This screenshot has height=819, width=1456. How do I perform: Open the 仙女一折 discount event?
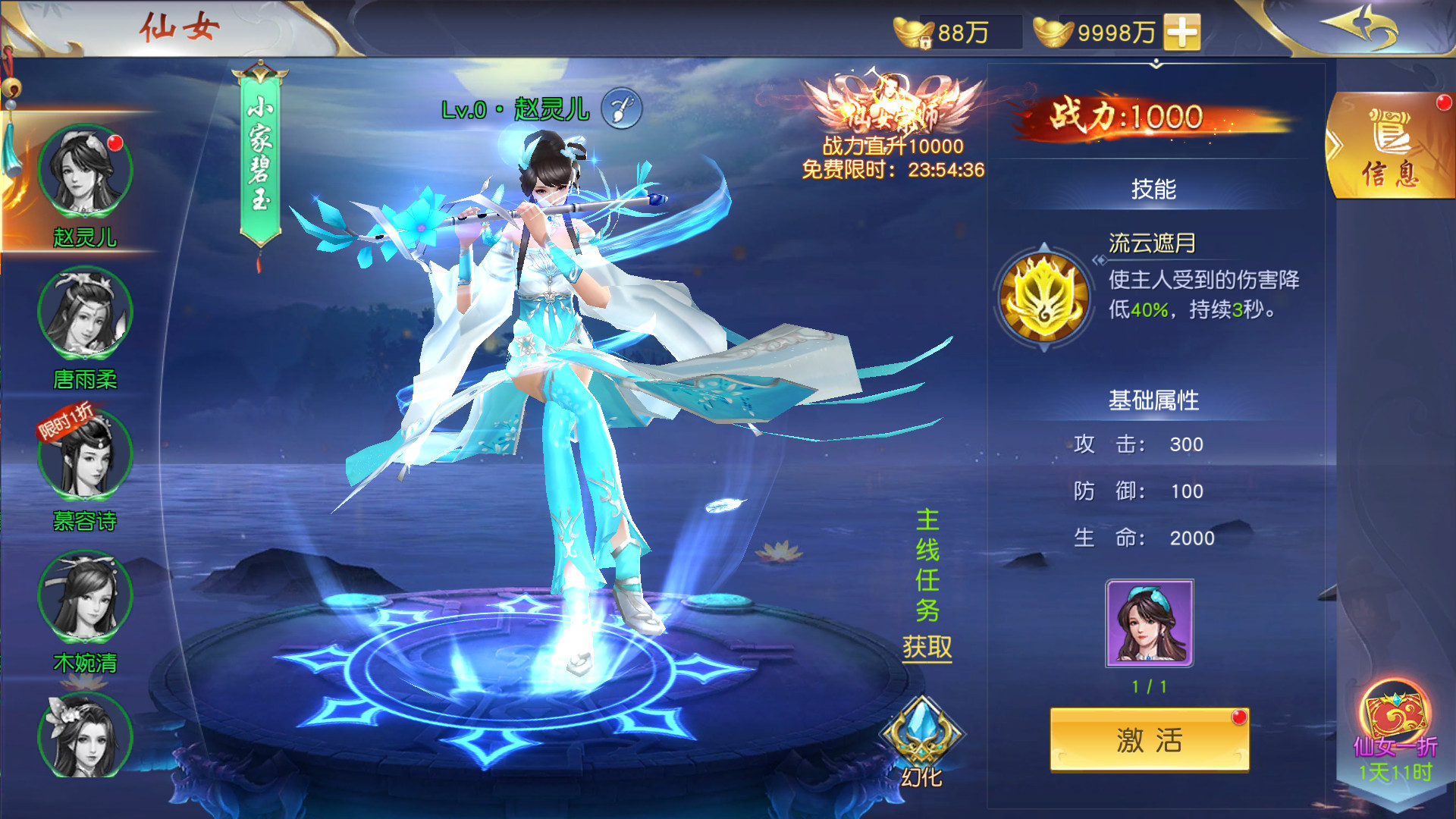click(x=1395, y=720)
